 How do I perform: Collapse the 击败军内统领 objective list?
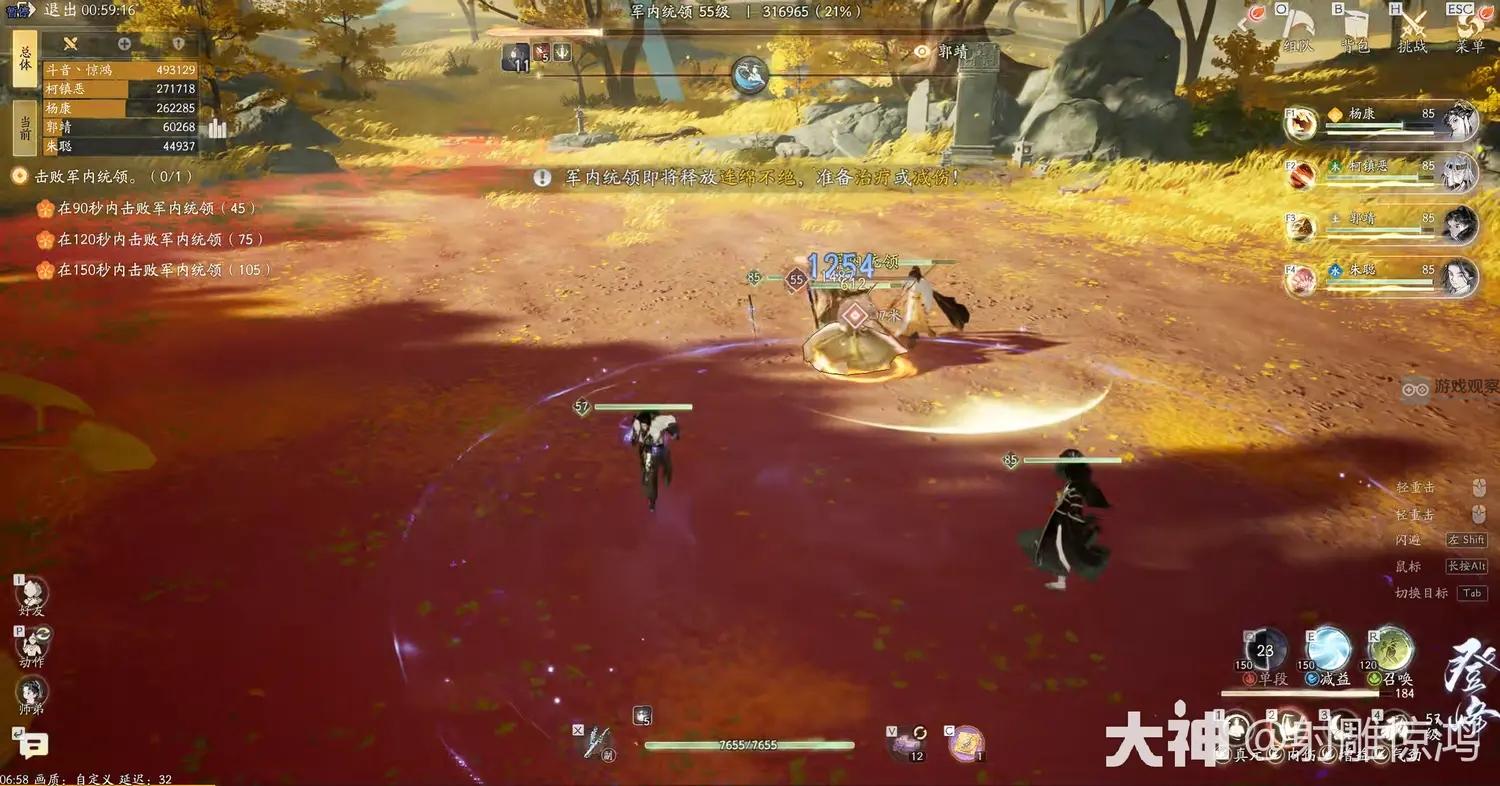click(x=18, y=175)
